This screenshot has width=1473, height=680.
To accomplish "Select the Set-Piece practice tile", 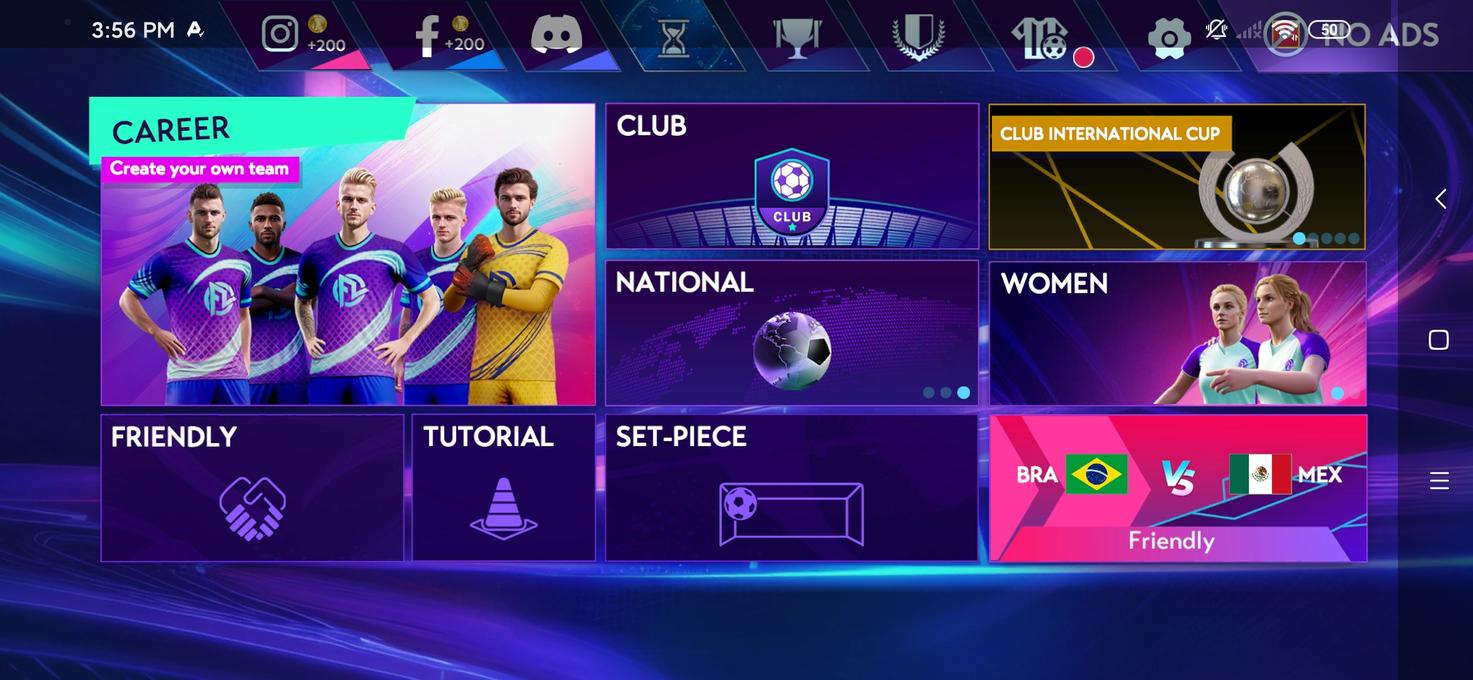I will click(791, 488).
